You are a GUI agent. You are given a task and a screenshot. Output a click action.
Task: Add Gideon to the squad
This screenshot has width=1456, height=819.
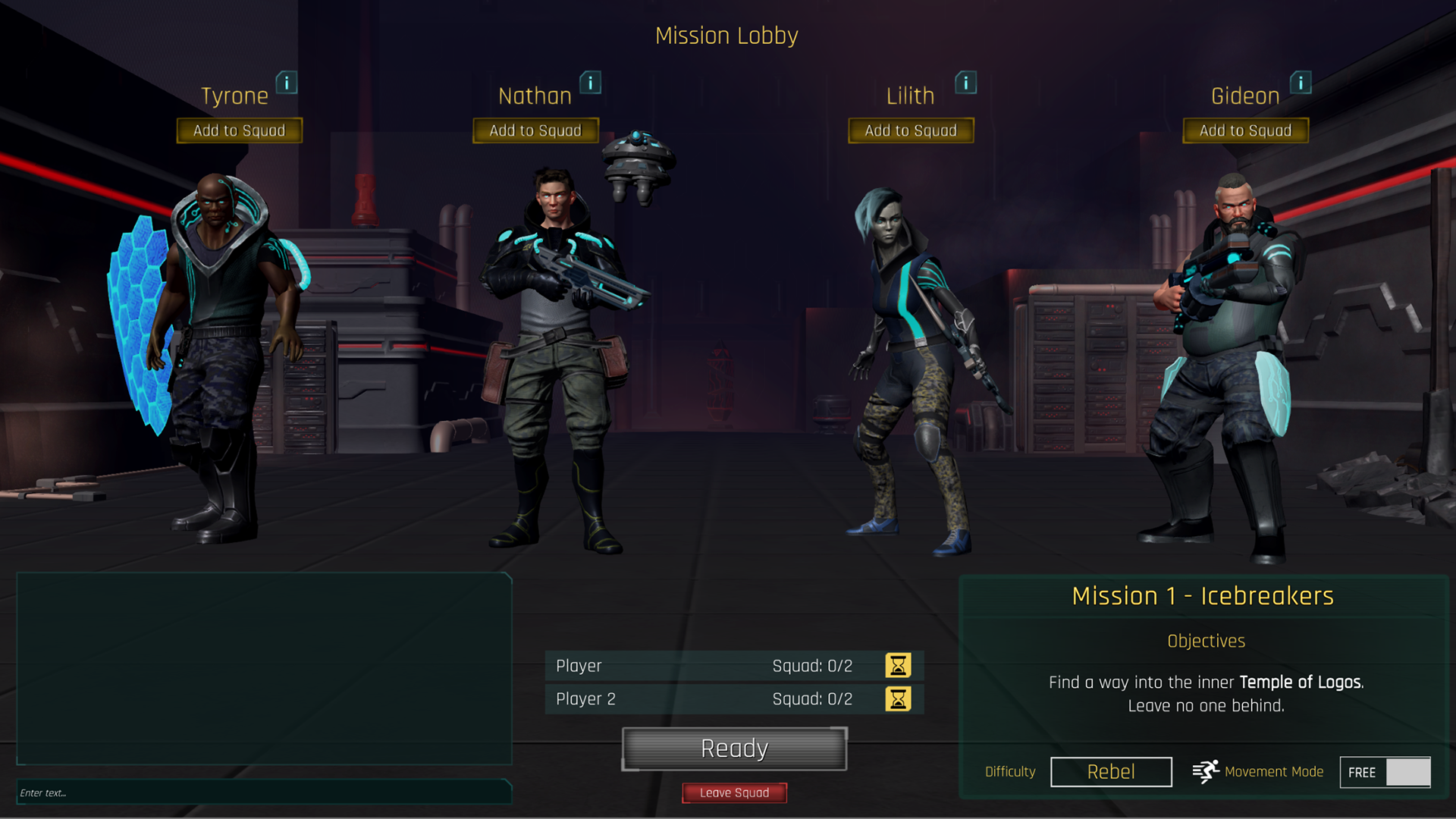[1245, 130]
